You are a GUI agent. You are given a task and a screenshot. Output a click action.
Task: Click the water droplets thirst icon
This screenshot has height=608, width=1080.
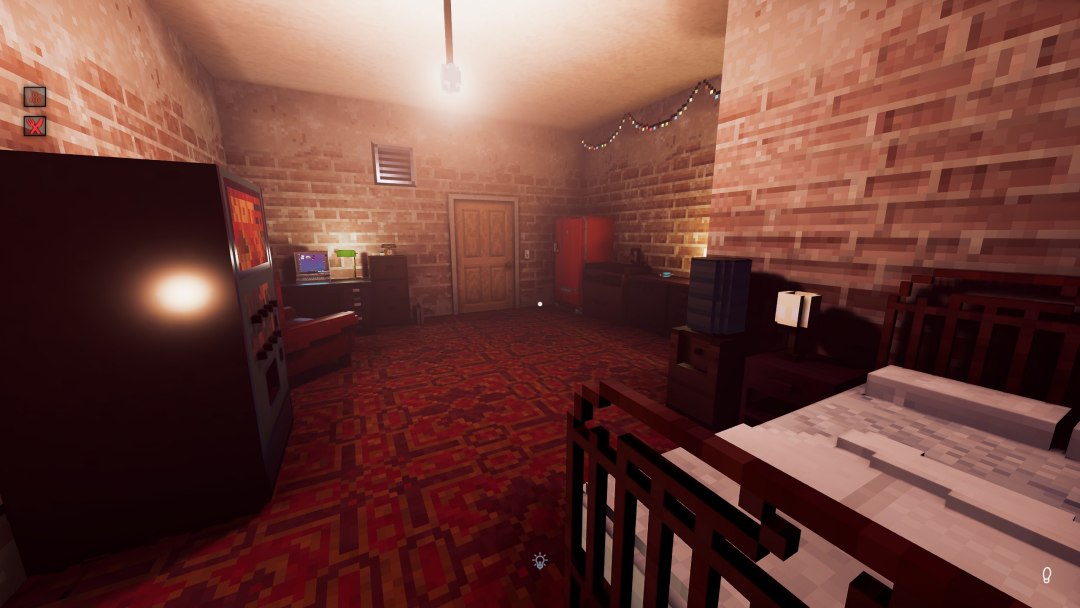pyautogui.click(x=35, y=97)
